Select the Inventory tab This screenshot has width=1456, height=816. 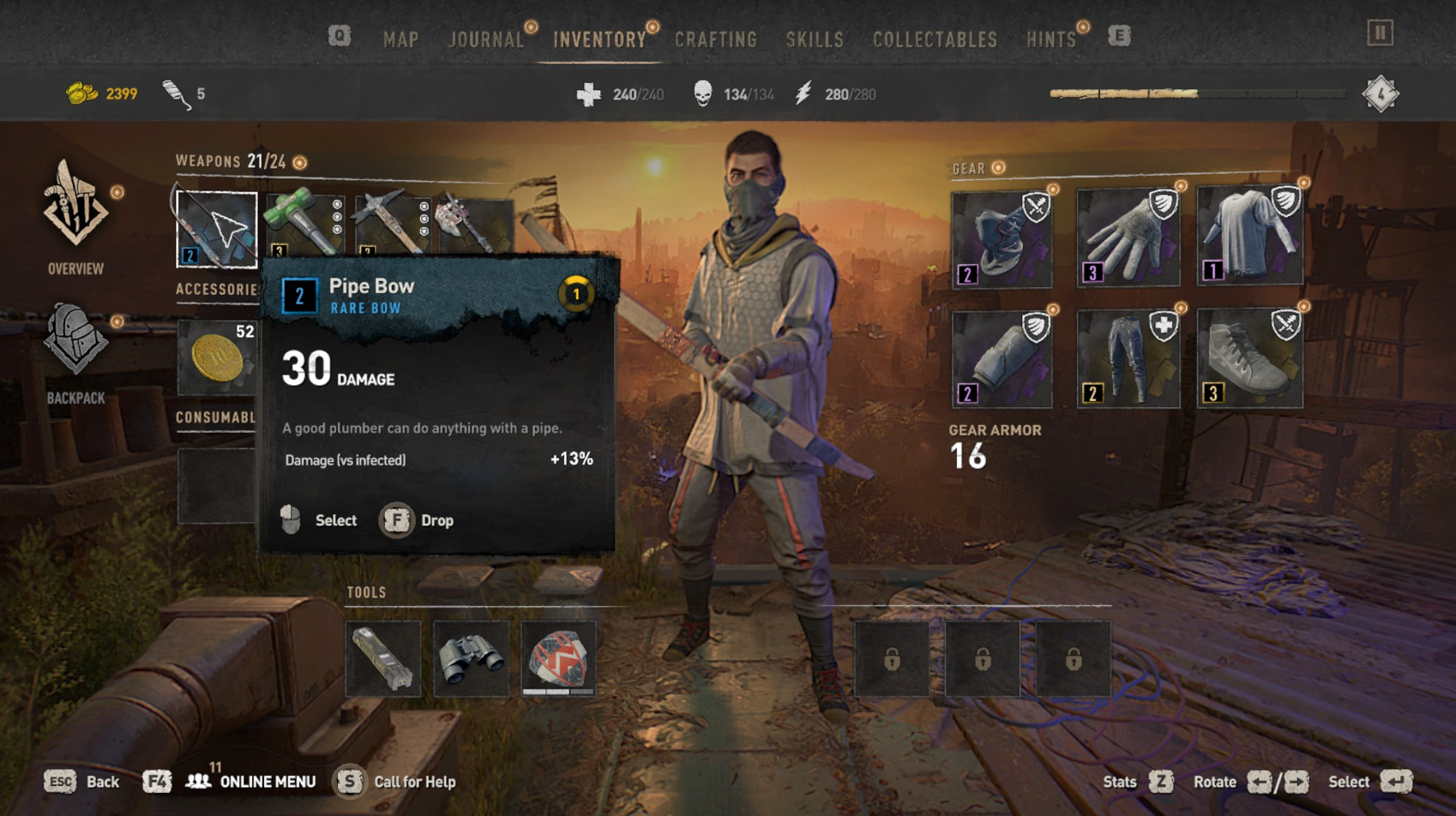click(599, 39)
